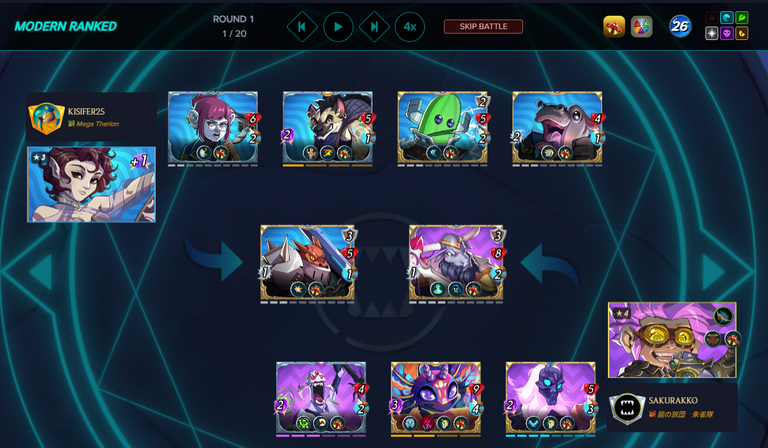Image resolution: width=768 pixels, height=448 pixels.
Task: Show the colorful pie-wheel ruleset icon
Action: click(642, 26)
